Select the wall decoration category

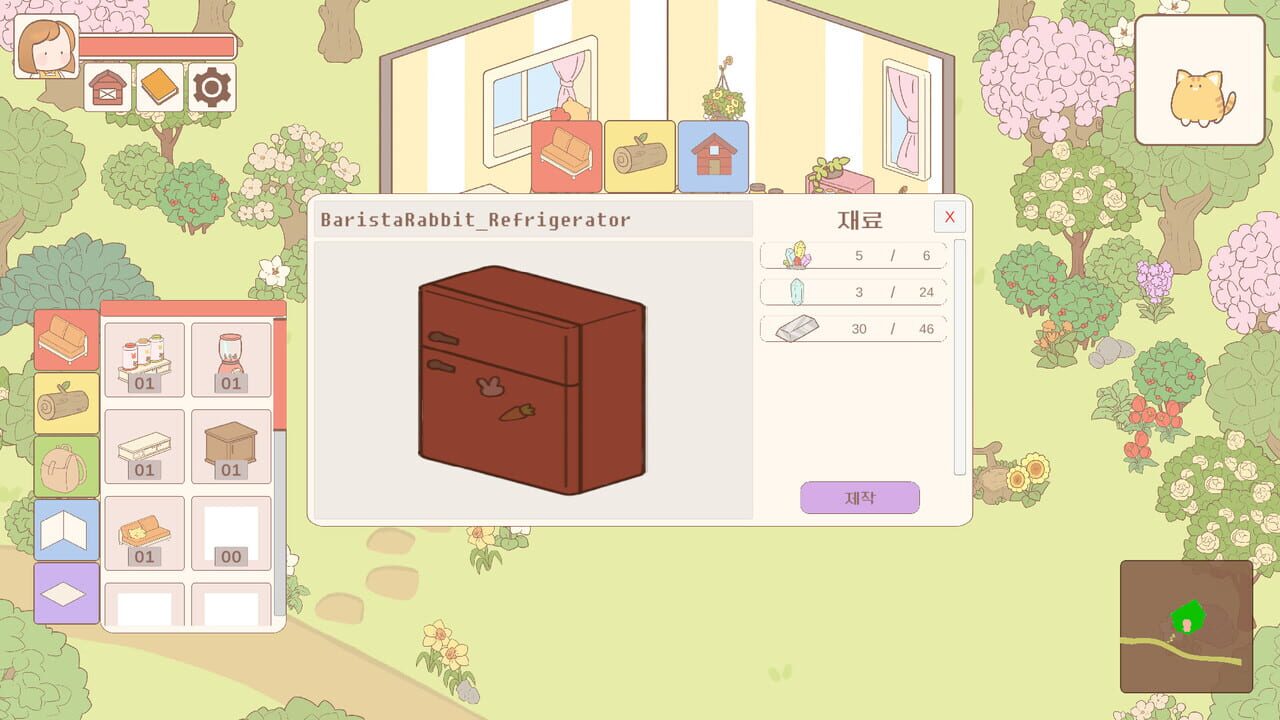coord(66,531)
